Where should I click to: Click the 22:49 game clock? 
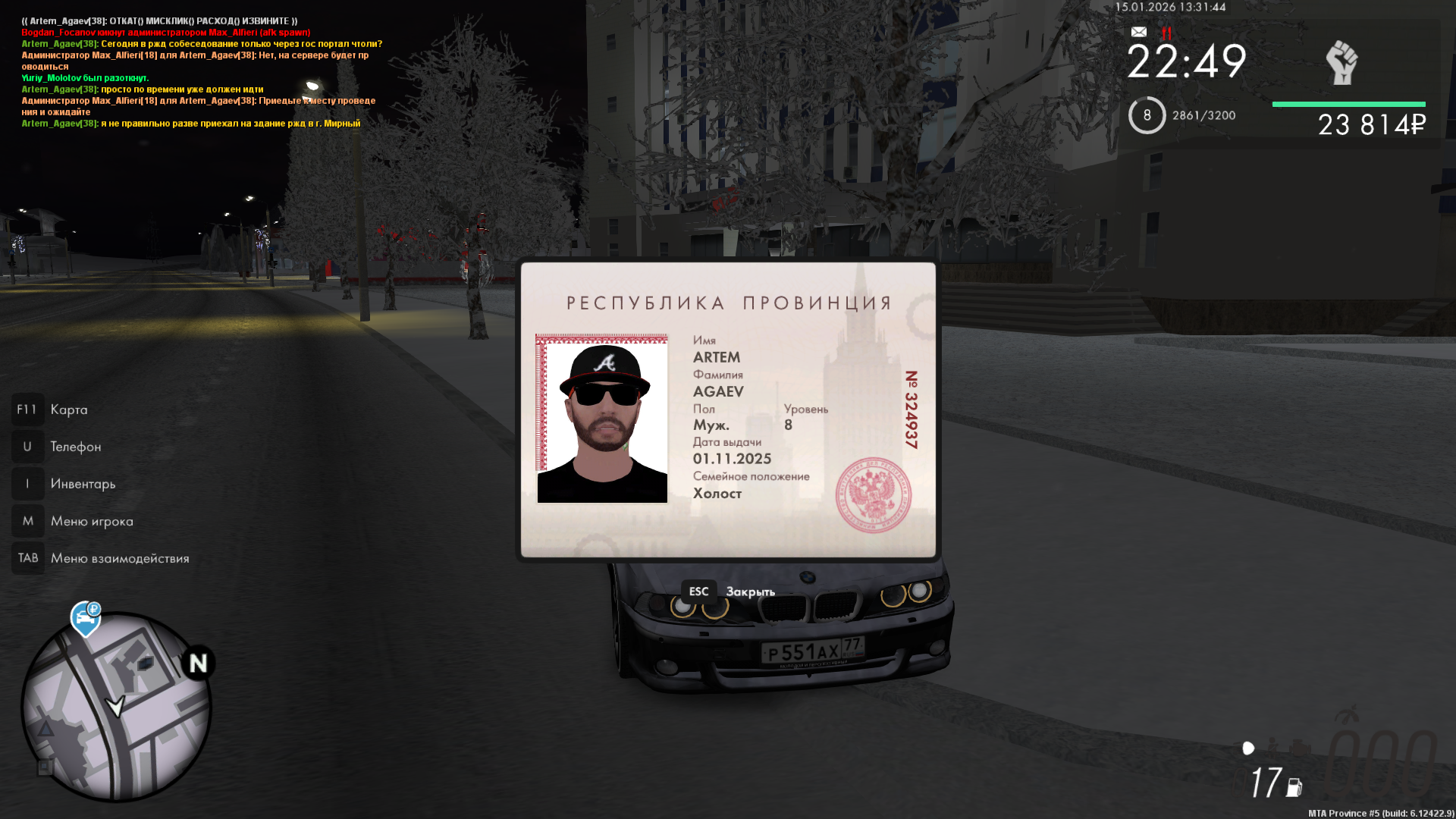(x=1186, y=62)
